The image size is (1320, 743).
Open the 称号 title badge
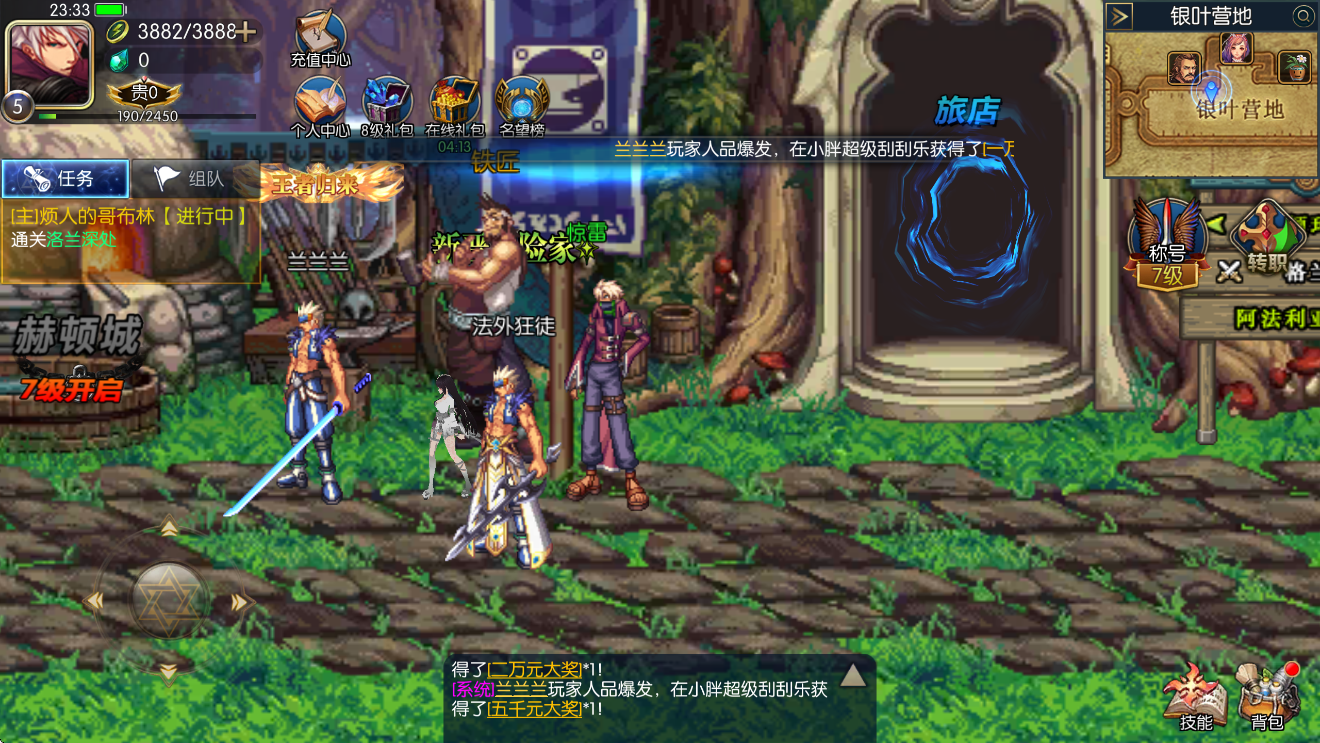click(1166, 244)
